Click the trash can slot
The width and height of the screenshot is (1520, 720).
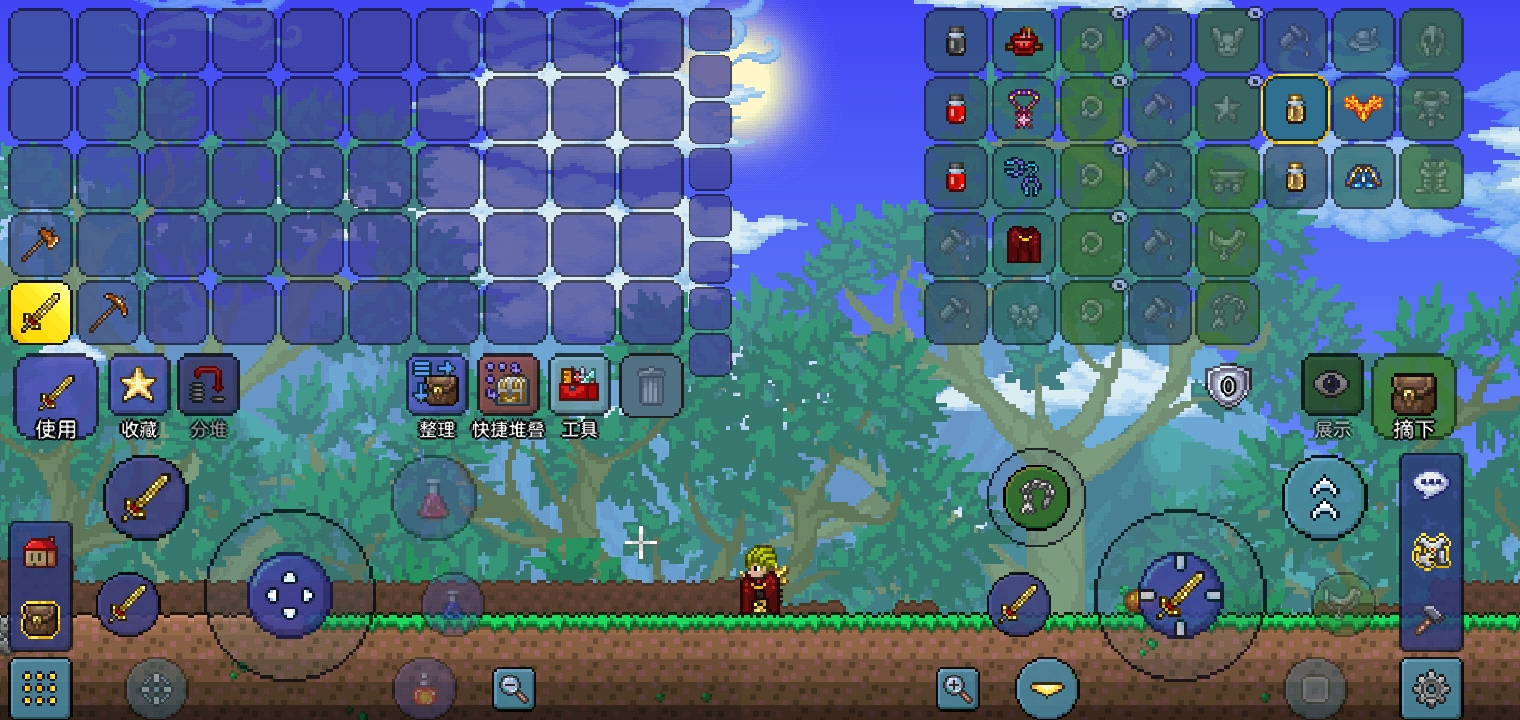coord(651,386)
